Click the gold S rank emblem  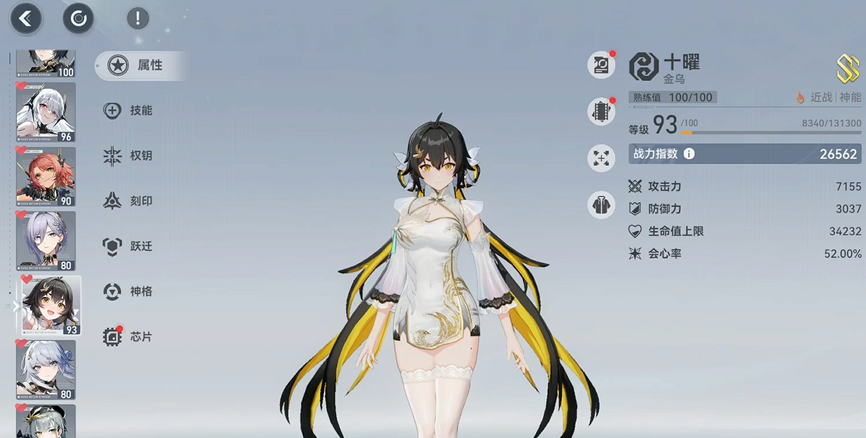pyautogui.click(x=847, y=67)
